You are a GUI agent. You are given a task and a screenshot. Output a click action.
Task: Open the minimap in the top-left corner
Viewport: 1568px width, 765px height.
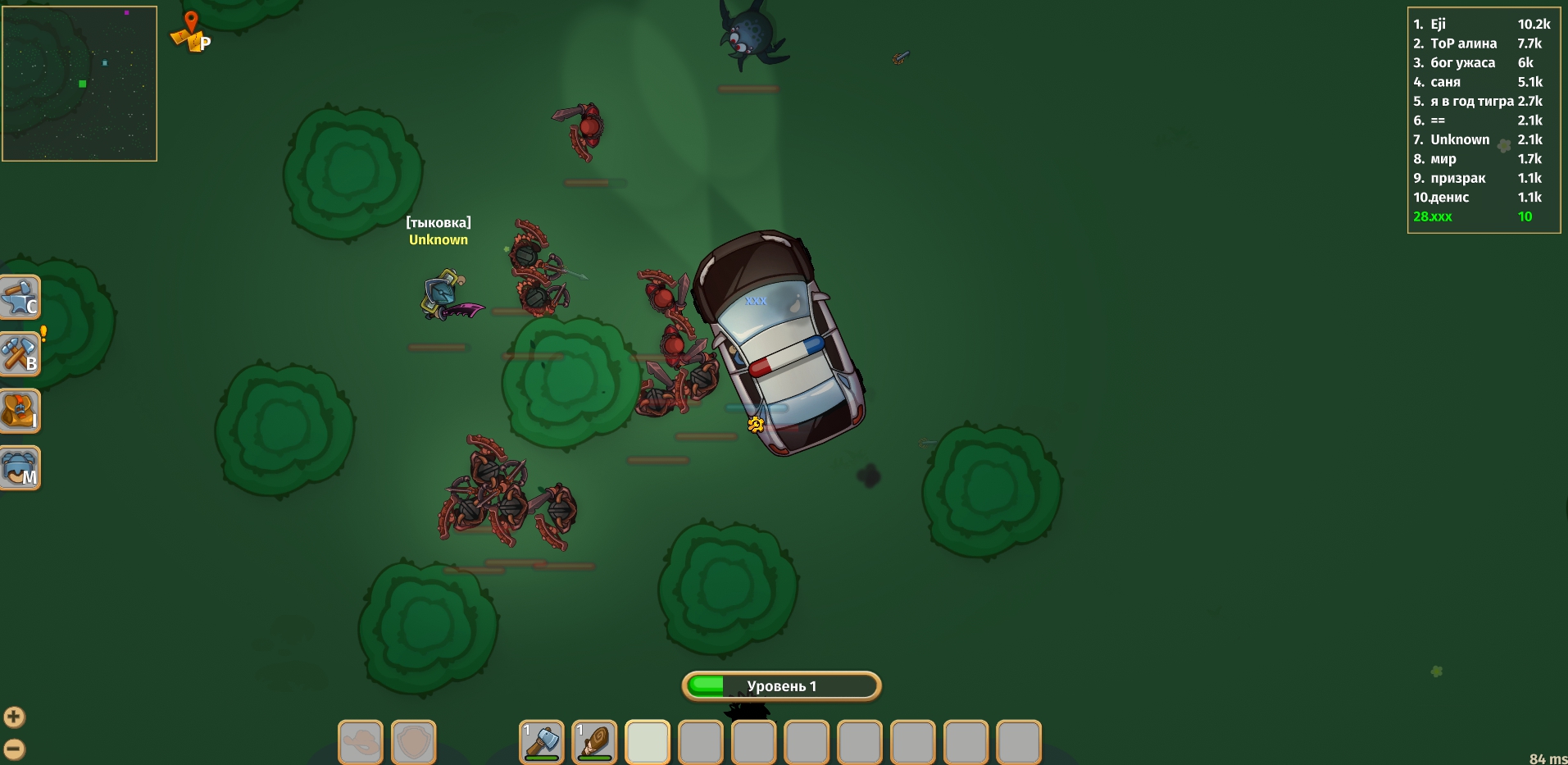79,83
